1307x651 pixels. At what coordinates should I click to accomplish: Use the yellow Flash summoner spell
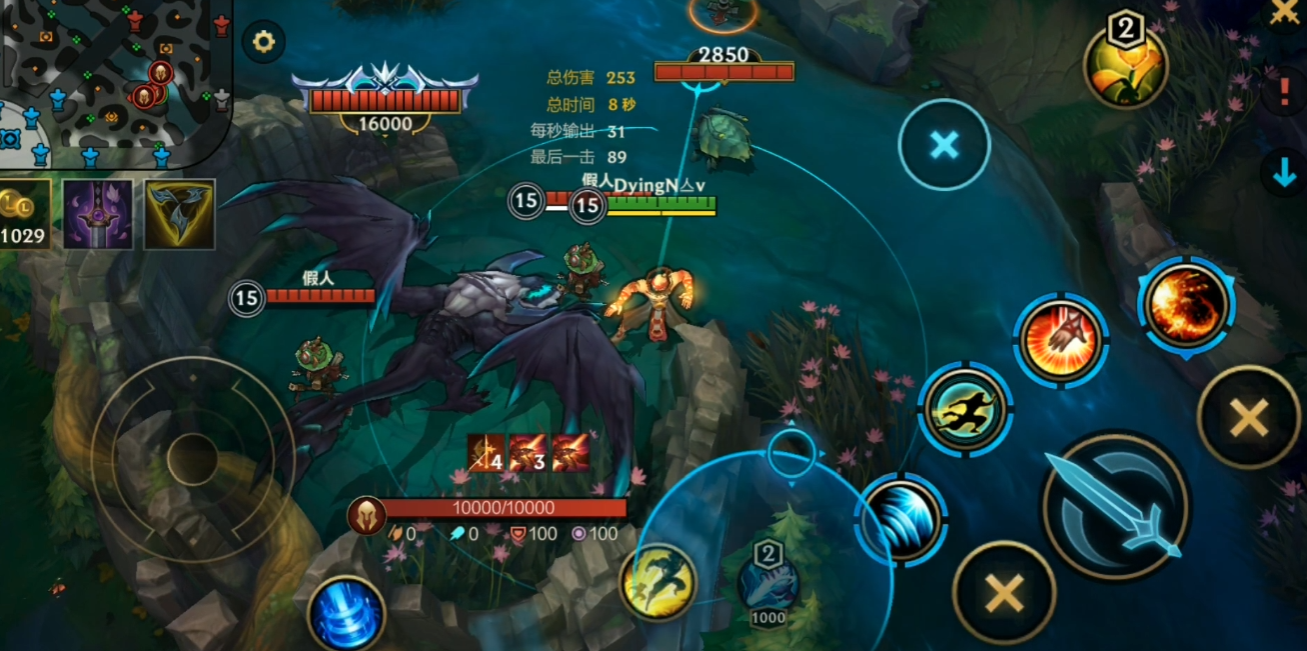(x=659, y=582)
